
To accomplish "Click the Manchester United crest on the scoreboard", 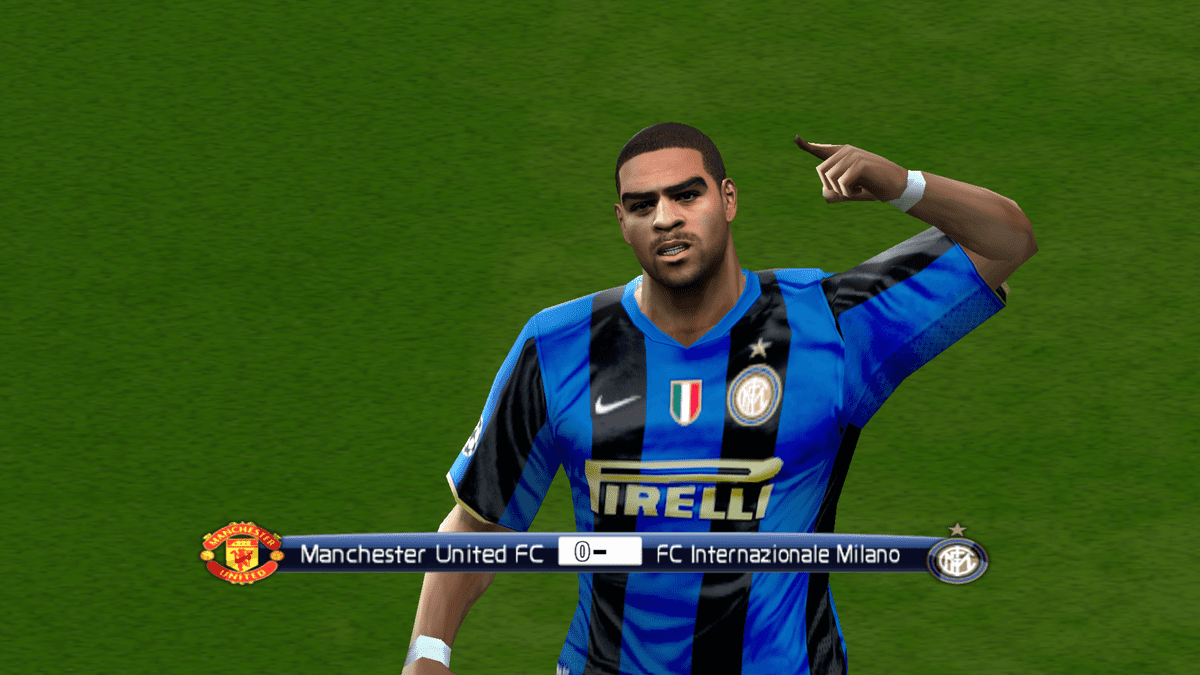I will [x=241, y=552].
